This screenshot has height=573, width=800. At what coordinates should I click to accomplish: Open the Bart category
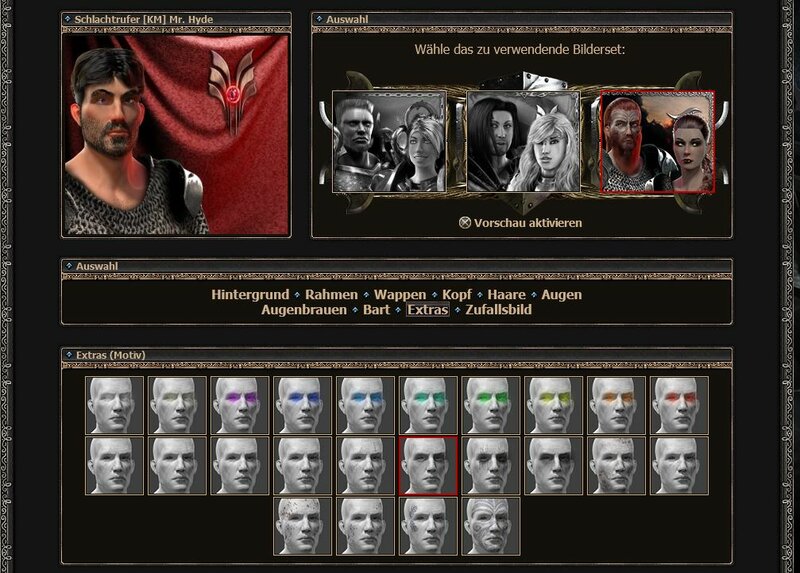point(376,310)
